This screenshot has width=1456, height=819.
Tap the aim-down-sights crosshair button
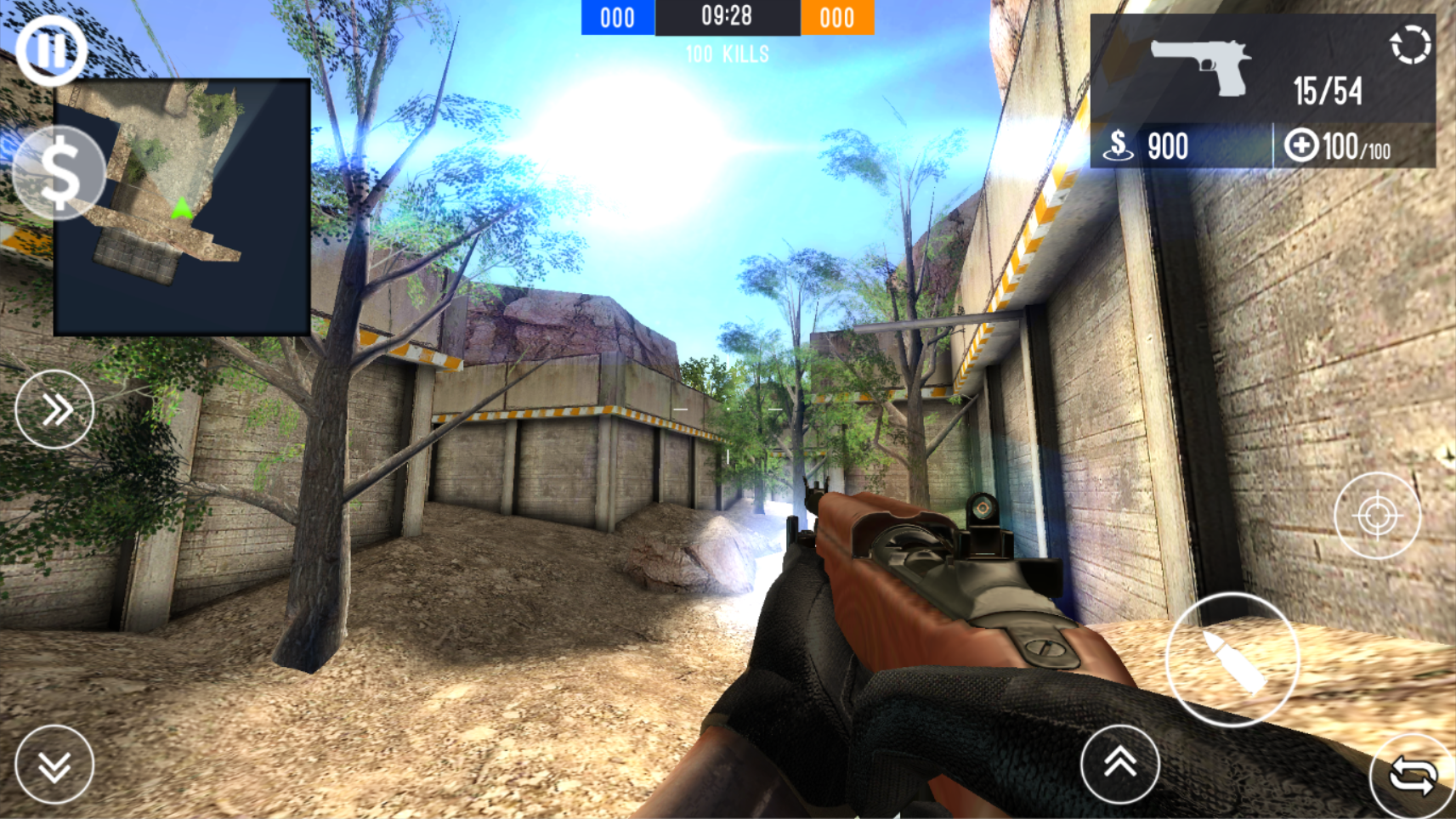coord(1378,513)
